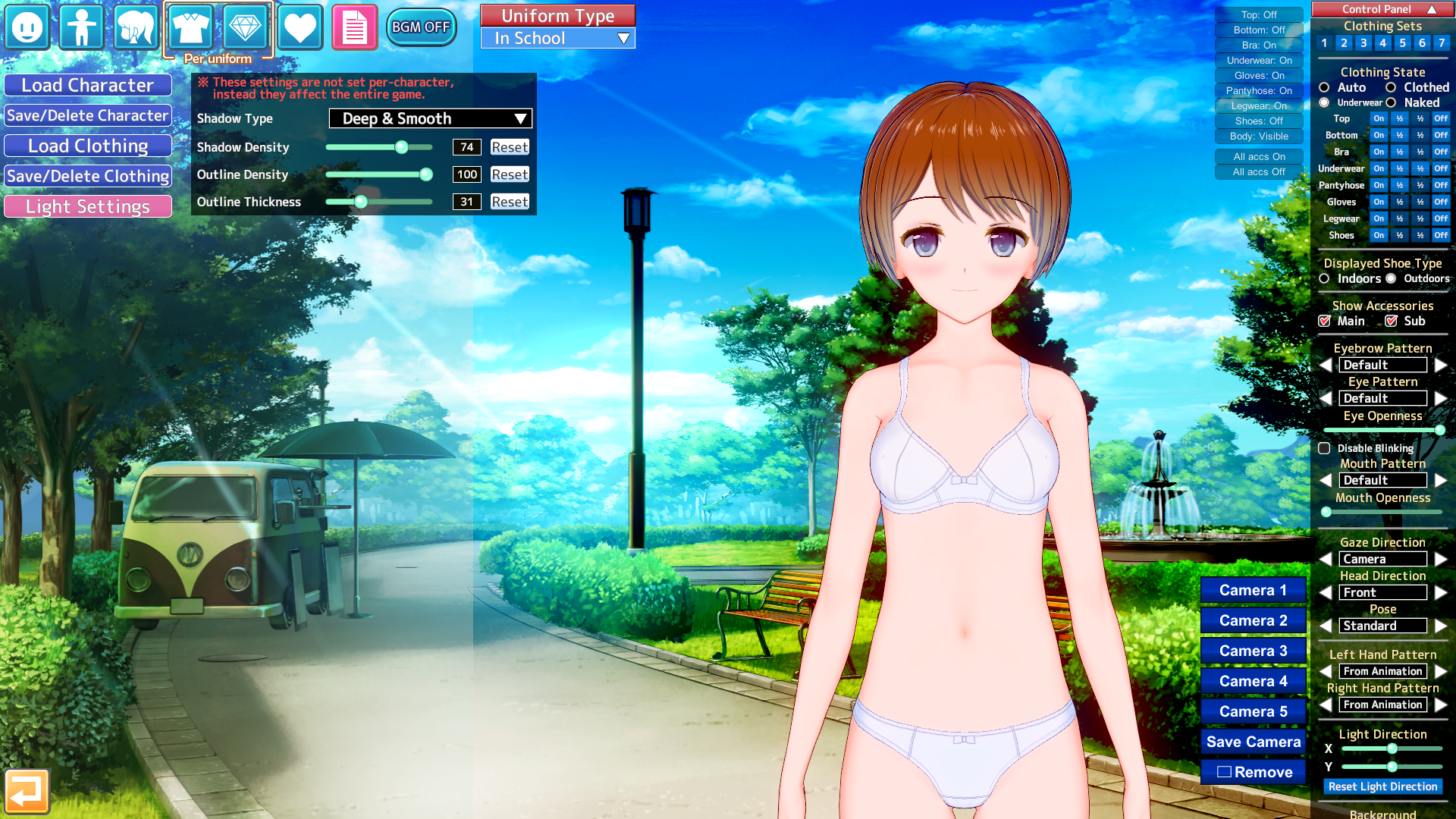Click the orange back arrow button

[27, 792]
